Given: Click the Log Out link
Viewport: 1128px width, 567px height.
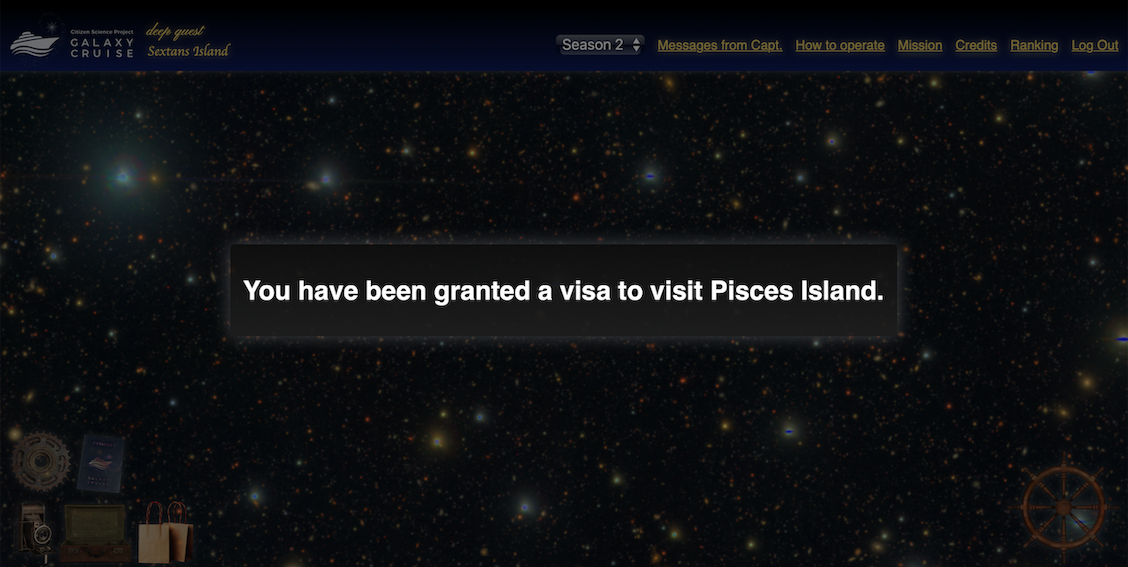Looking at the screenshot, I should pyautogui.click(x=1094, y=45).
